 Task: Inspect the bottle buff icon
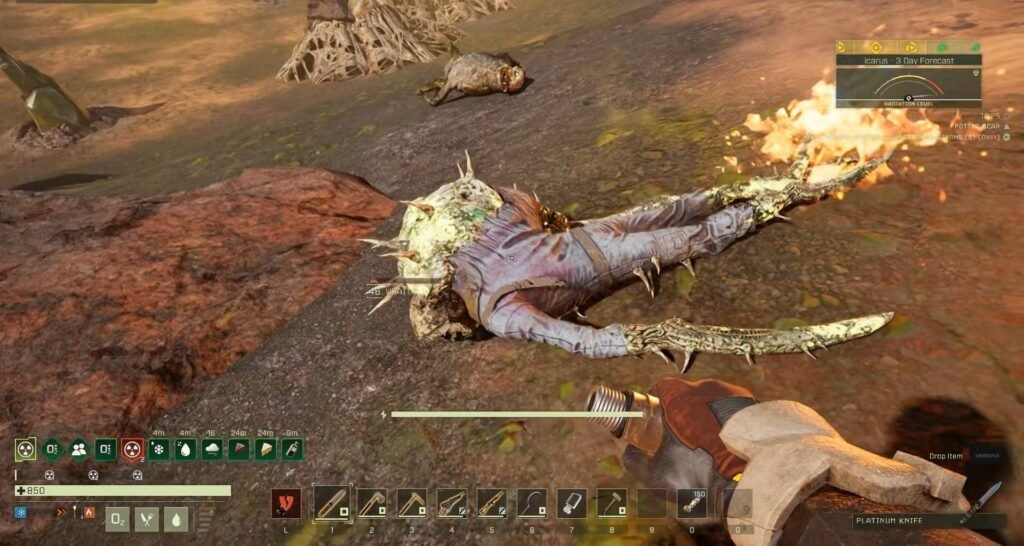point(291,450)
